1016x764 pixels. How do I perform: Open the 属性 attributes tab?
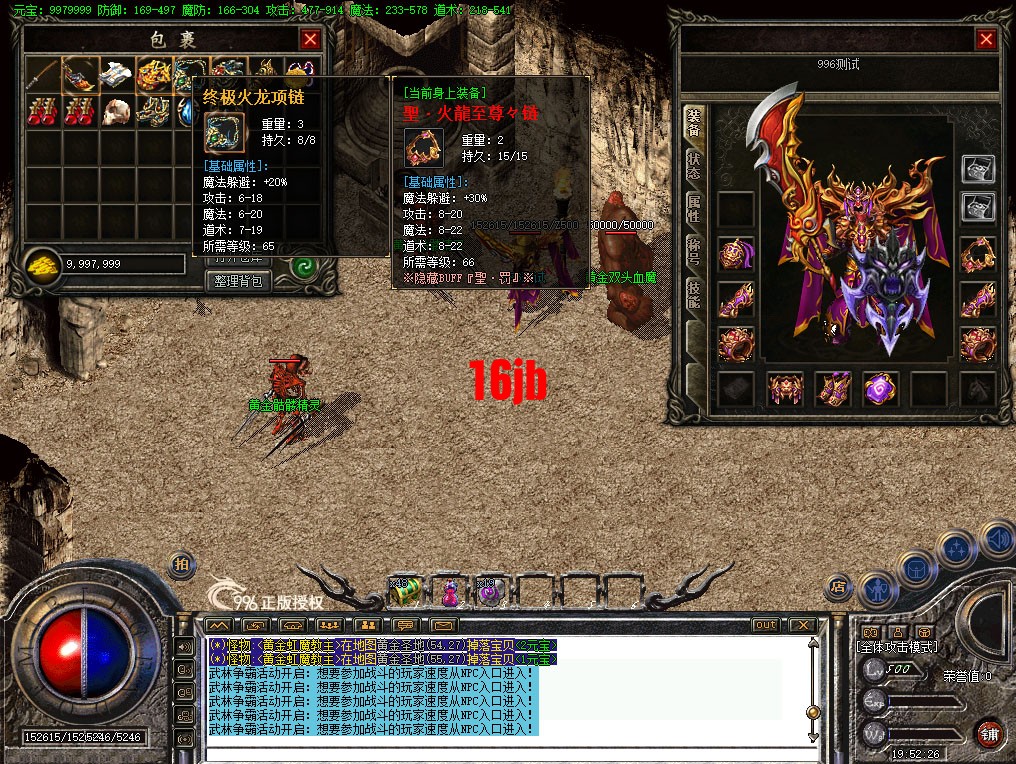click(x=694, y=210)
